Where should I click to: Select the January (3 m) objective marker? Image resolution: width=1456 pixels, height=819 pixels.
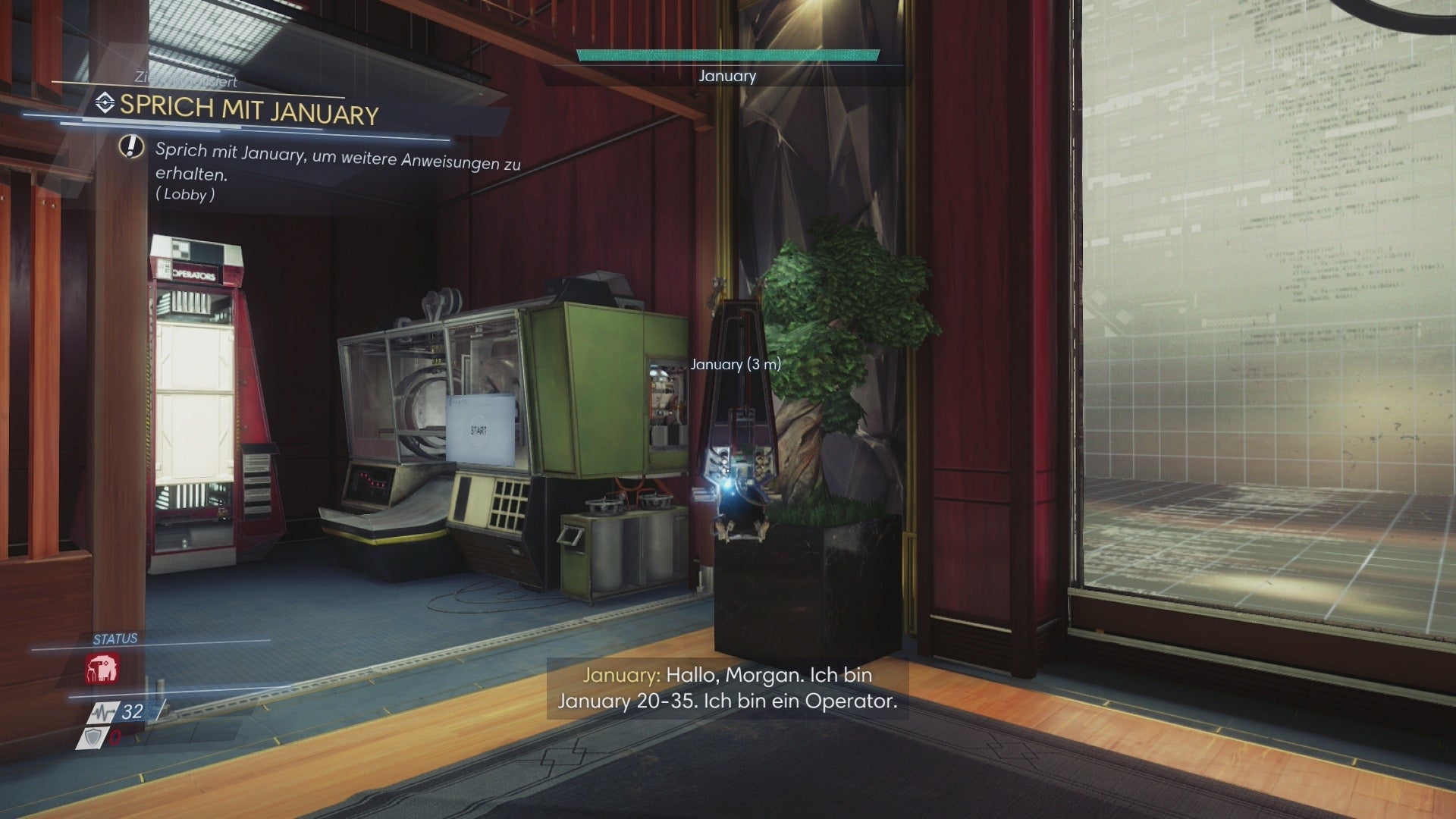tap(735, 365)
